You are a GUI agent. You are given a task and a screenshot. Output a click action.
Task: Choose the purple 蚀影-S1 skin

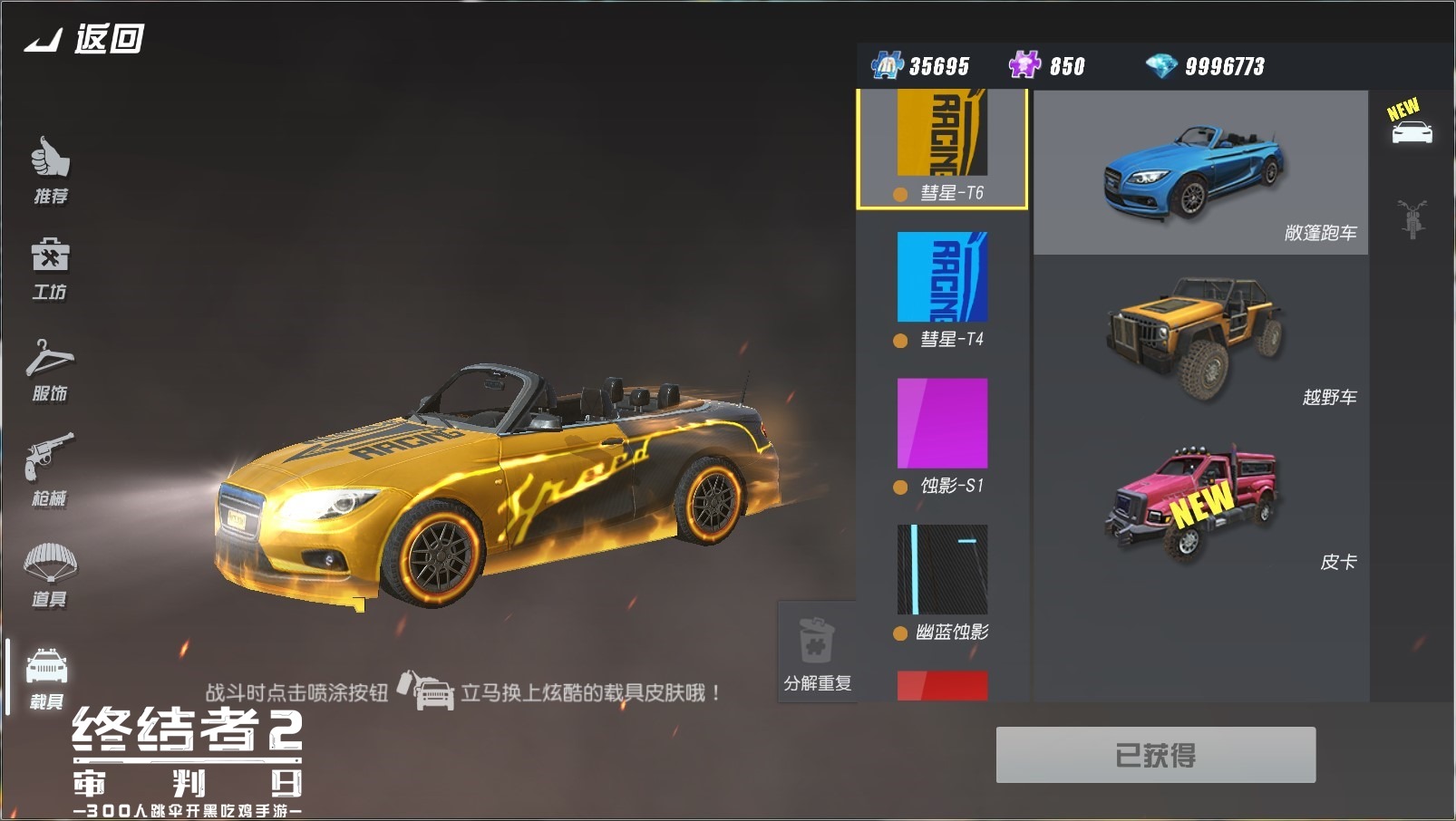pos(942,434)
